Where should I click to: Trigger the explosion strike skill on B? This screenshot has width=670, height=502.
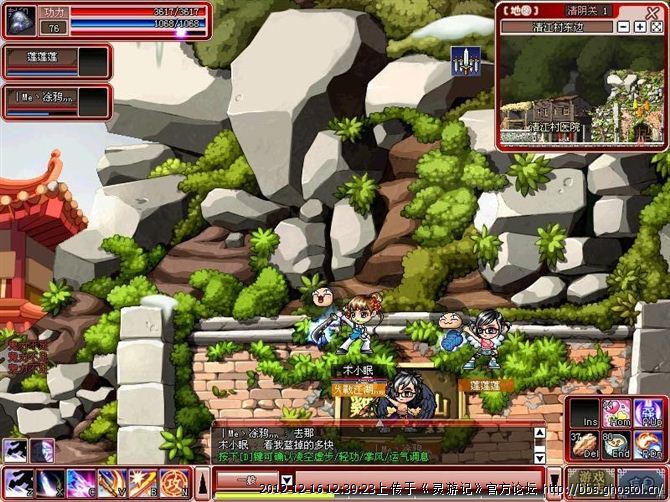pyautogui.click(x=142, y=482)
